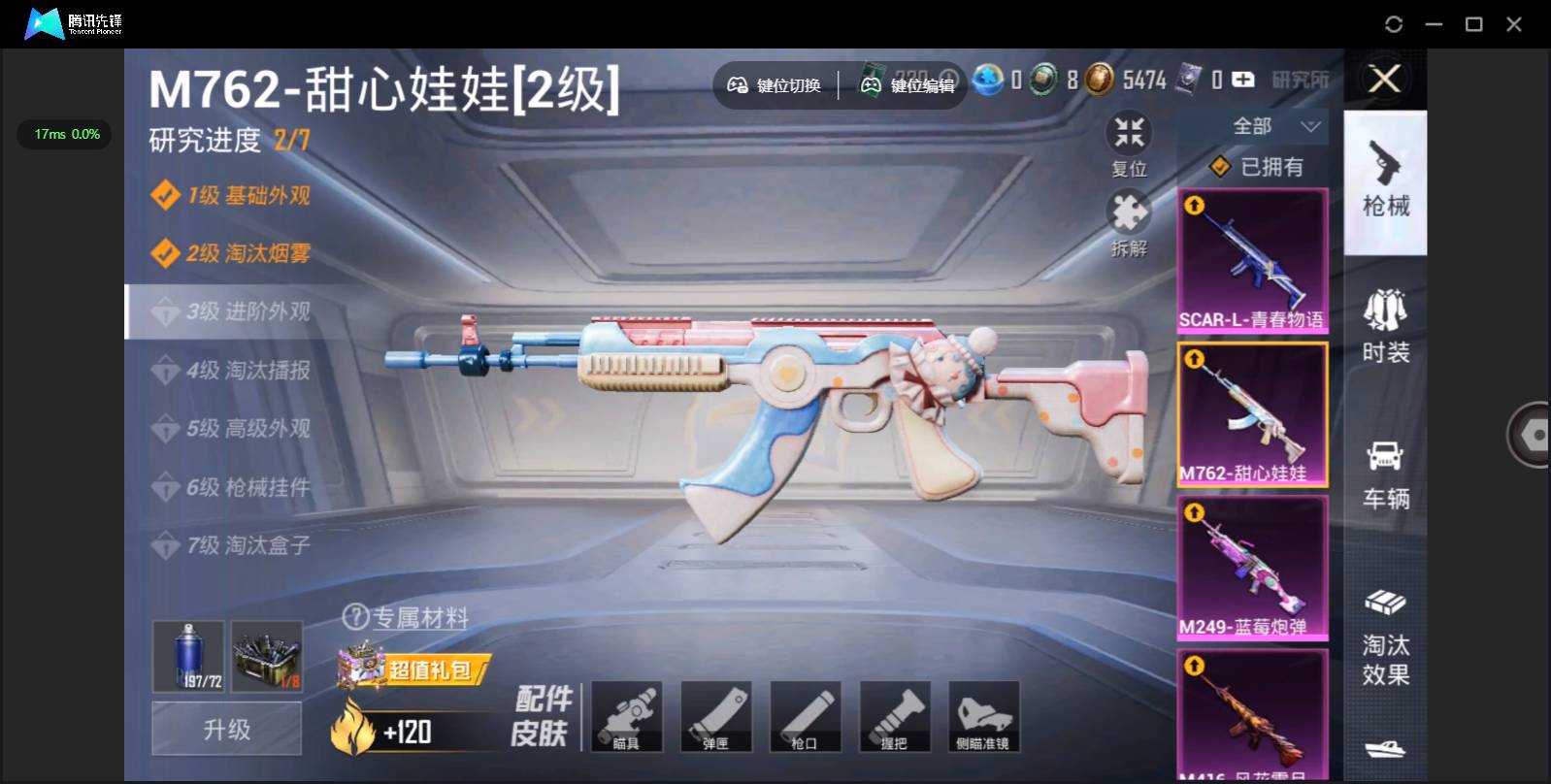Click the 升级 upgrade button
The image size is (1551, 784).
point(226,728)
